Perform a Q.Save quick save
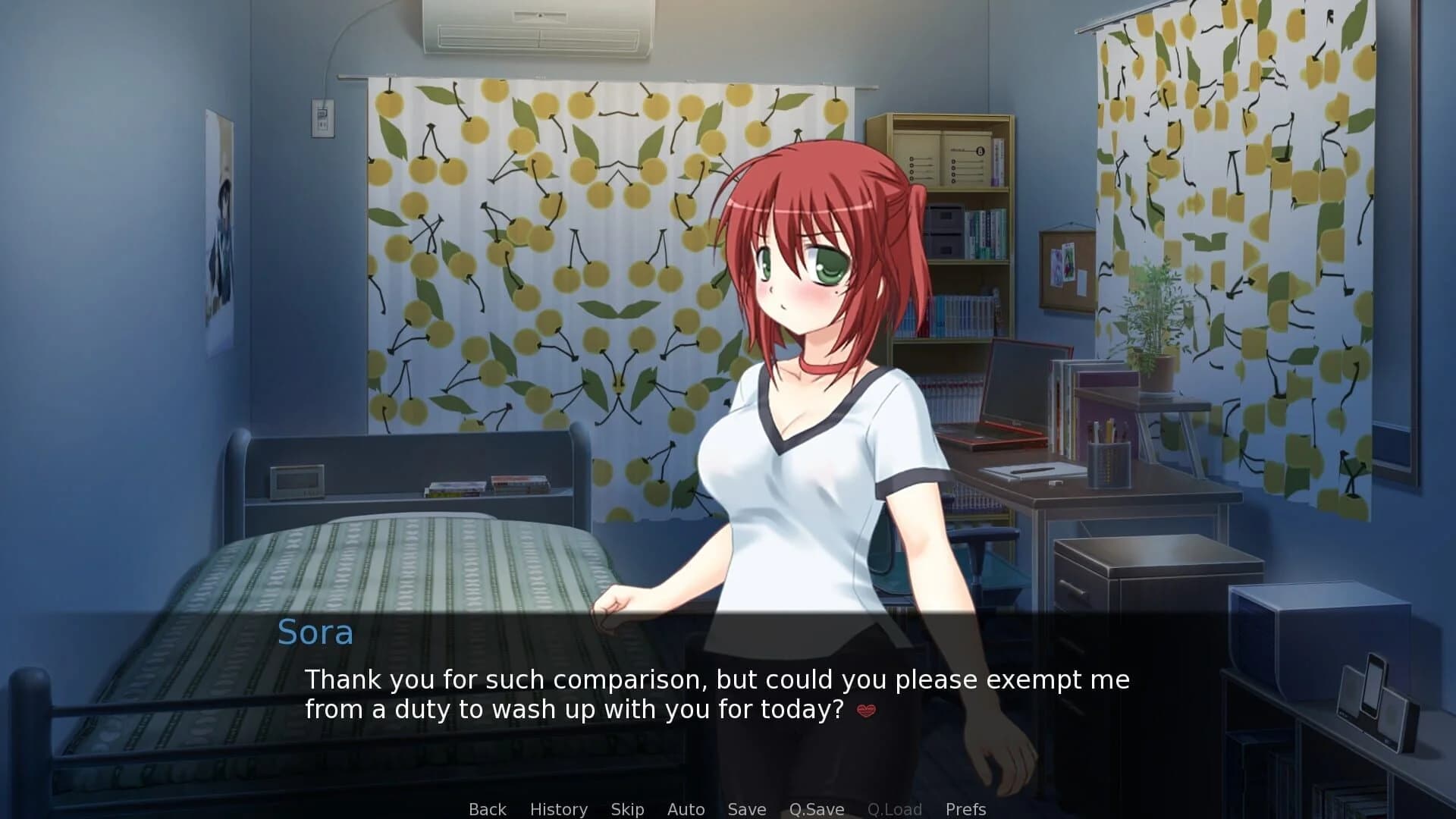Viewport: 1456px width, 819px height. 815,808
